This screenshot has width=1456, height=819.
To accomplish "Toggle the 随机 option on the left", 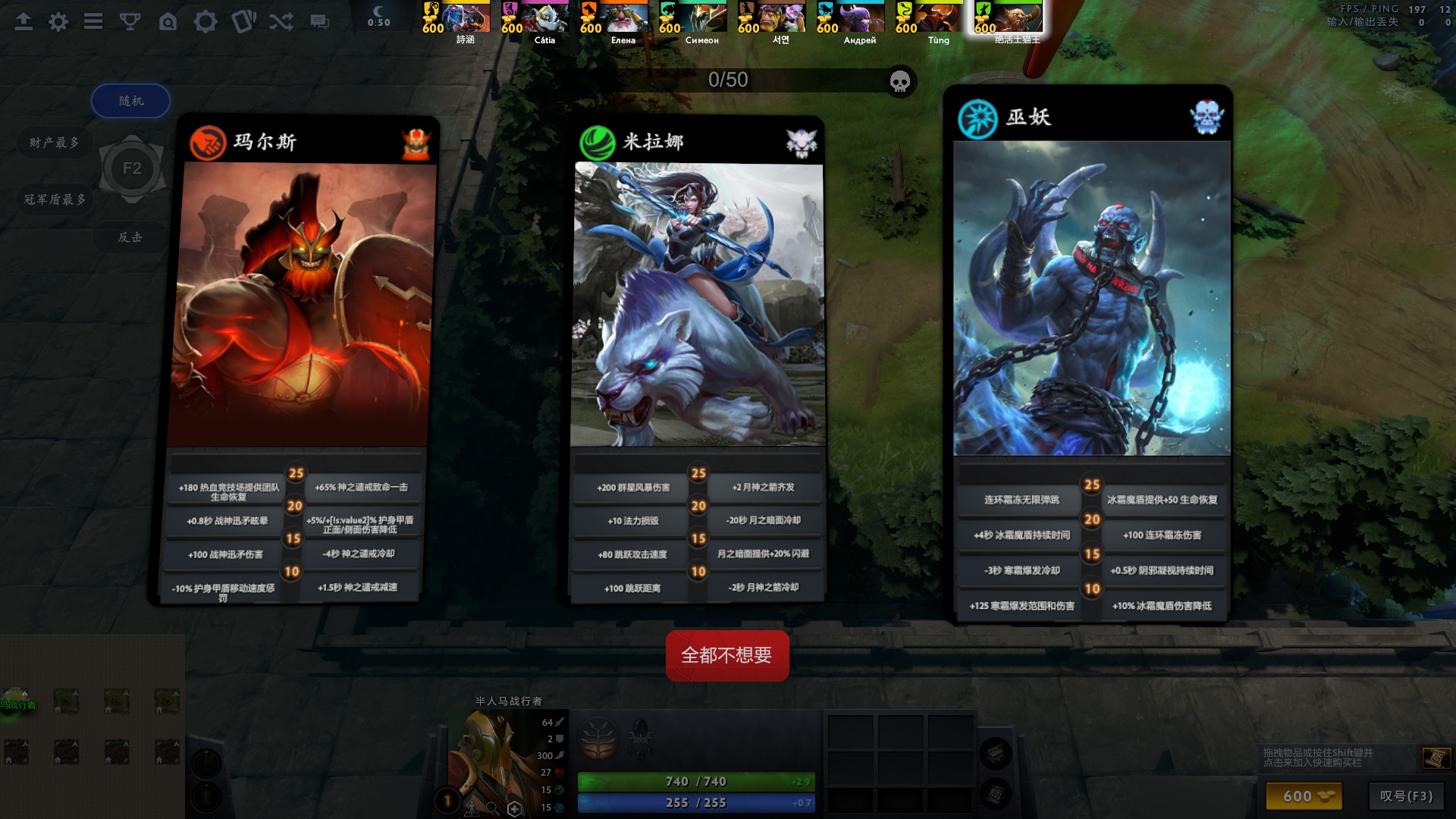I will pos(130,100).
